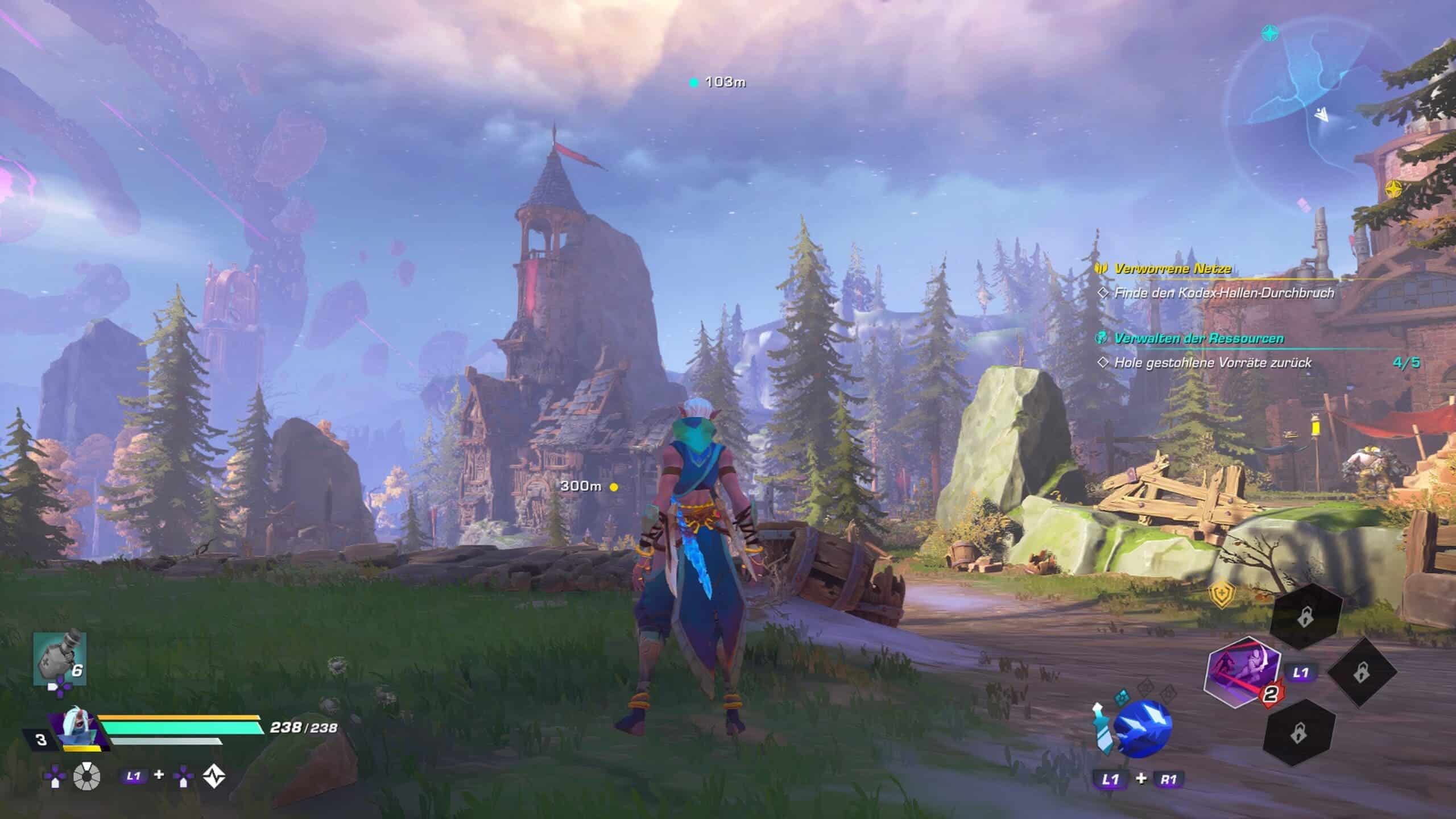Click objective Finde den Kodex-Hallen-Durchbruch

point(1221,293)
